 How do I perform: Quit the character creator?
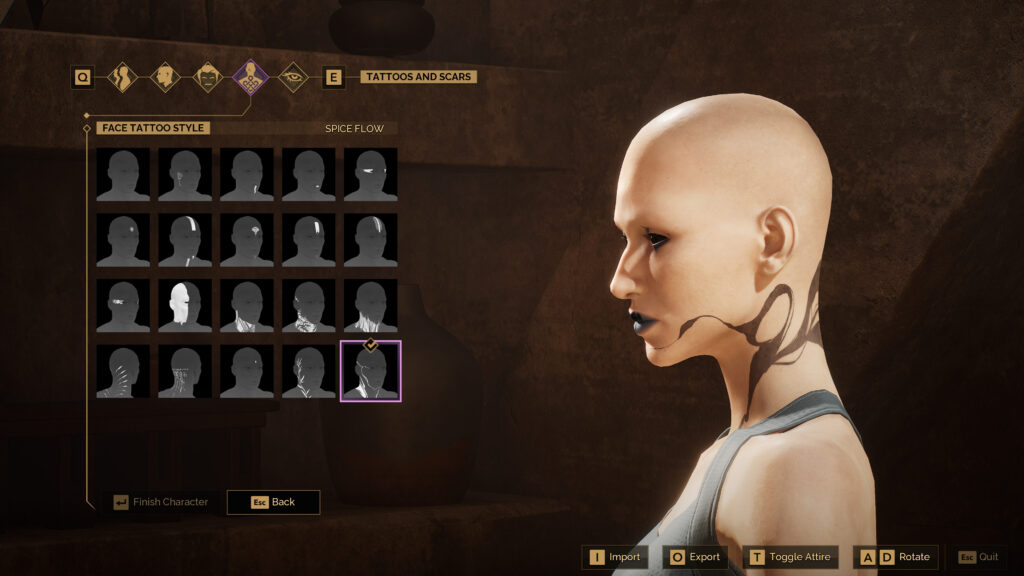[x=979, y=557]
